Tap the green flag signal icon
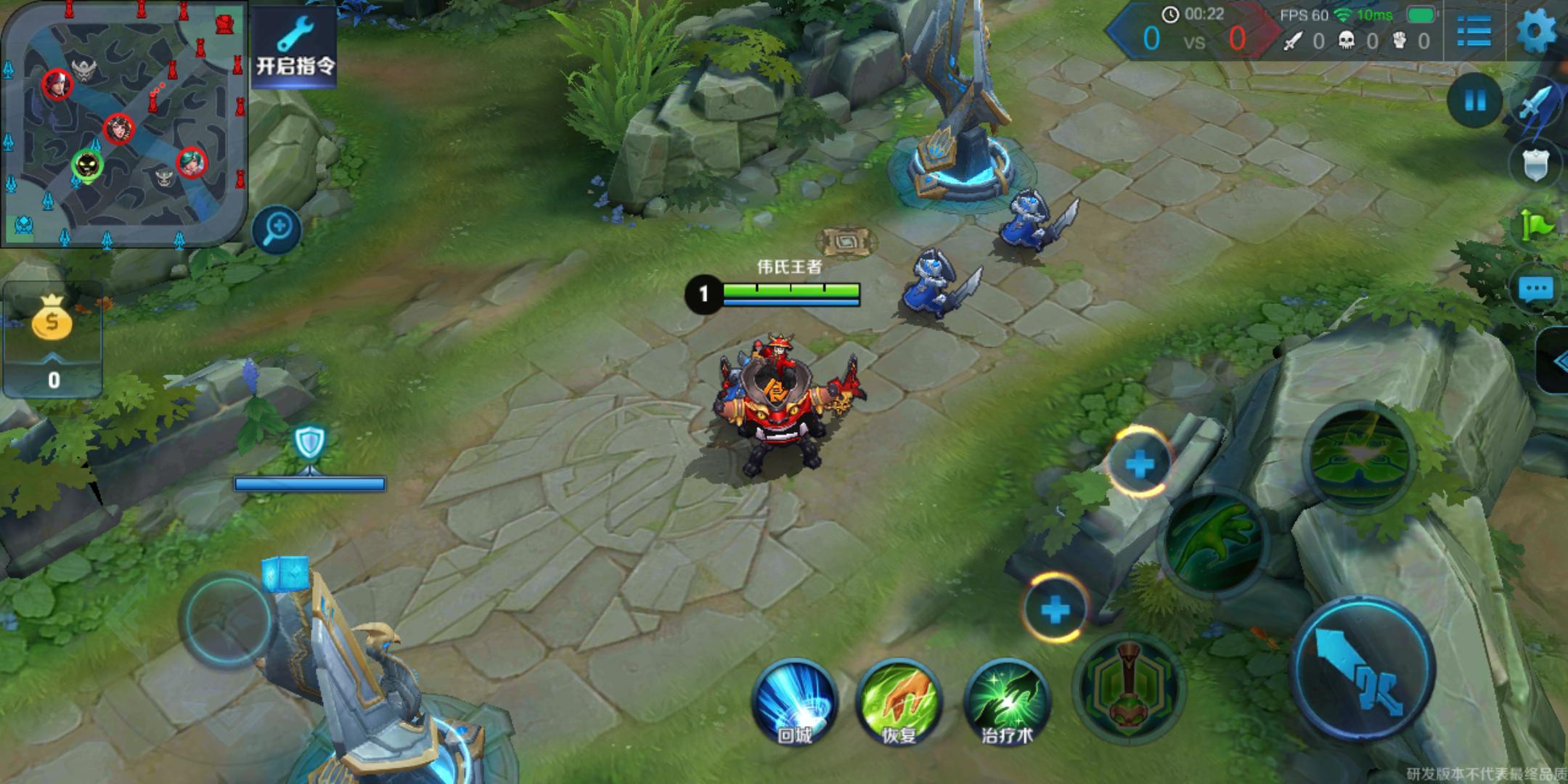Image resolution: width=1568 pixels, height=784 pixels. (x=1536, y=226)
